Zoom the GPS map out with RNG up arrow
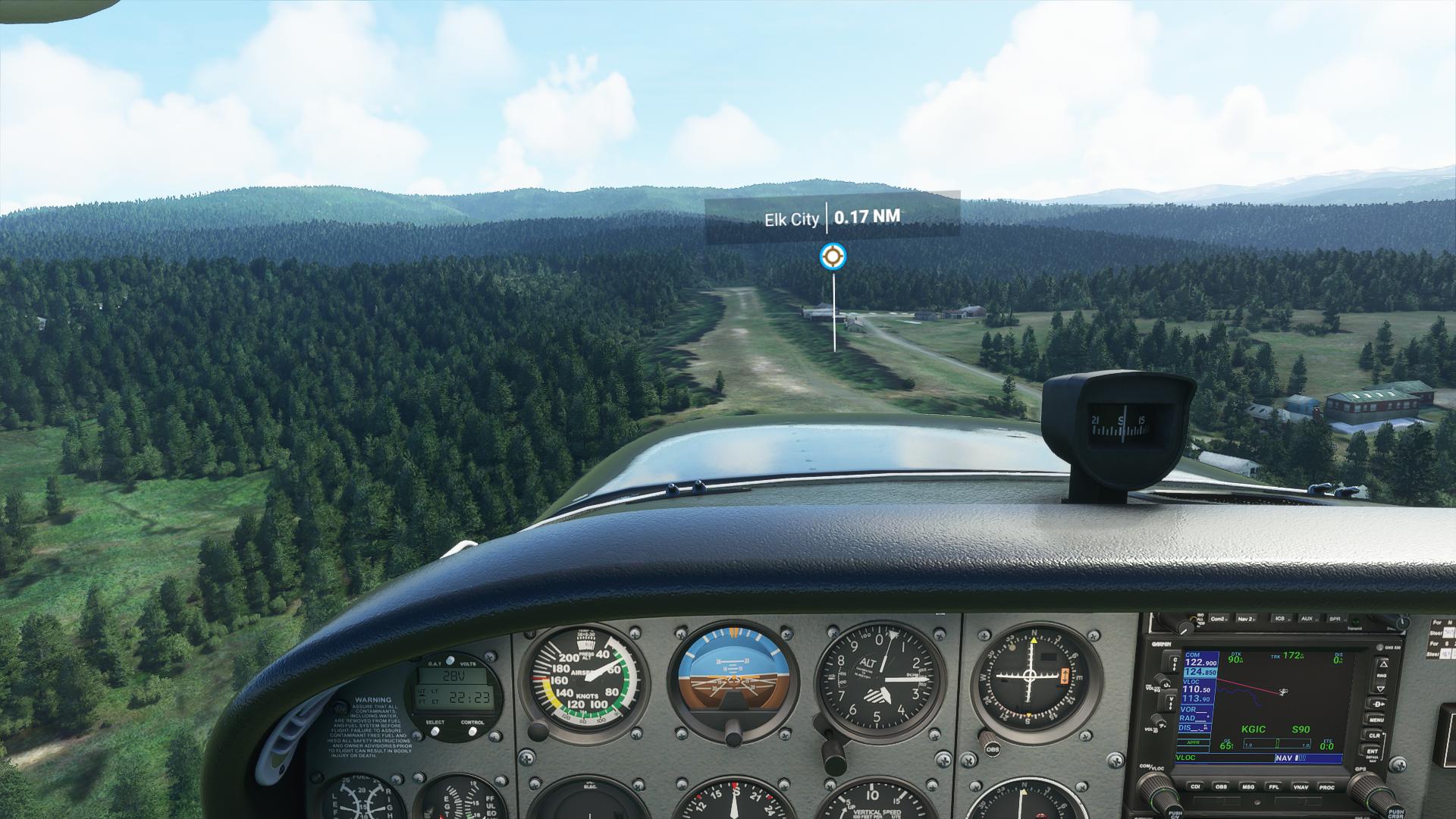 coord(1382,665)
